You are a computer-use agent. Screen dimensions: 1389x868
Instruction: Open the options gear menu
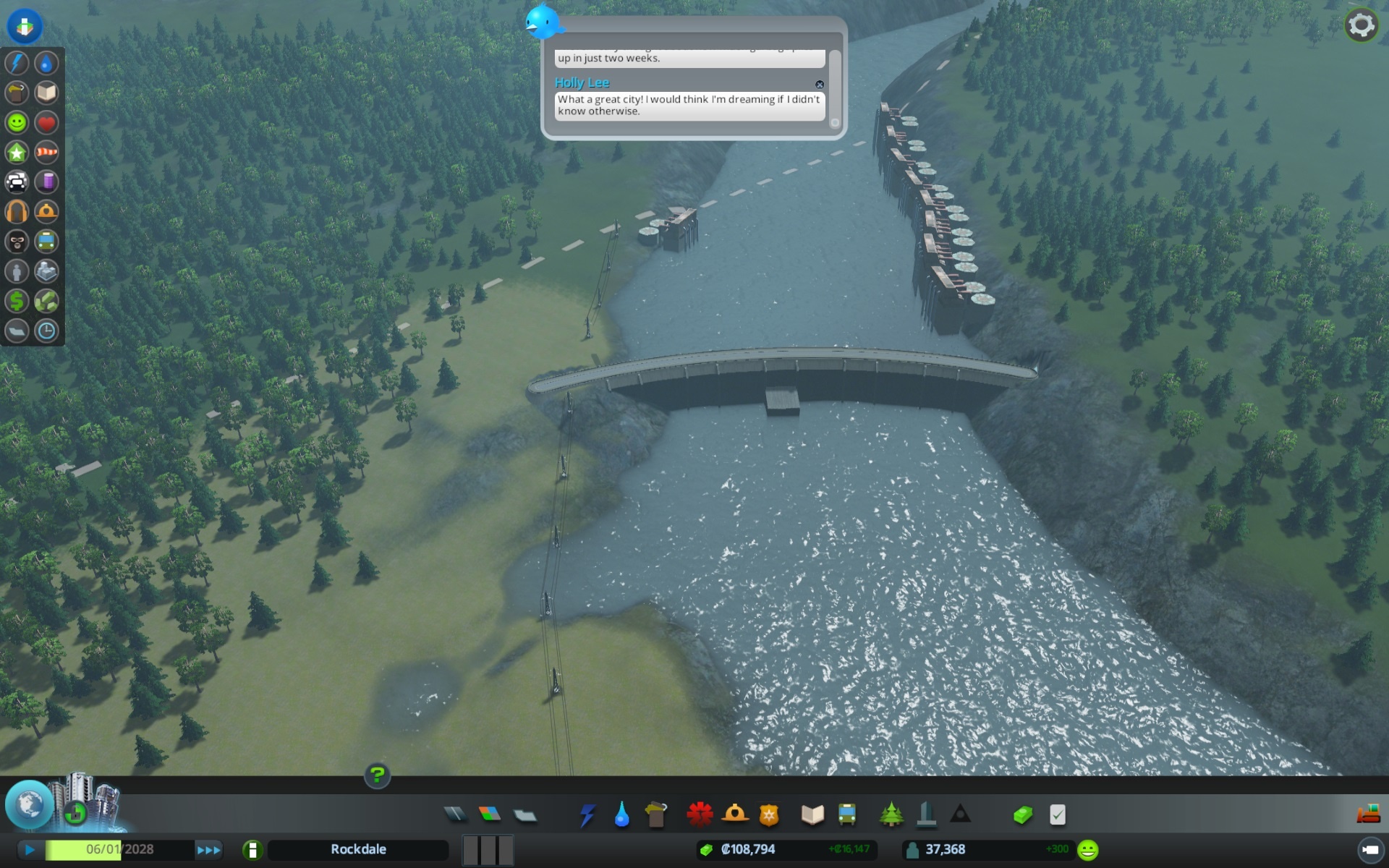(1361, 26)
